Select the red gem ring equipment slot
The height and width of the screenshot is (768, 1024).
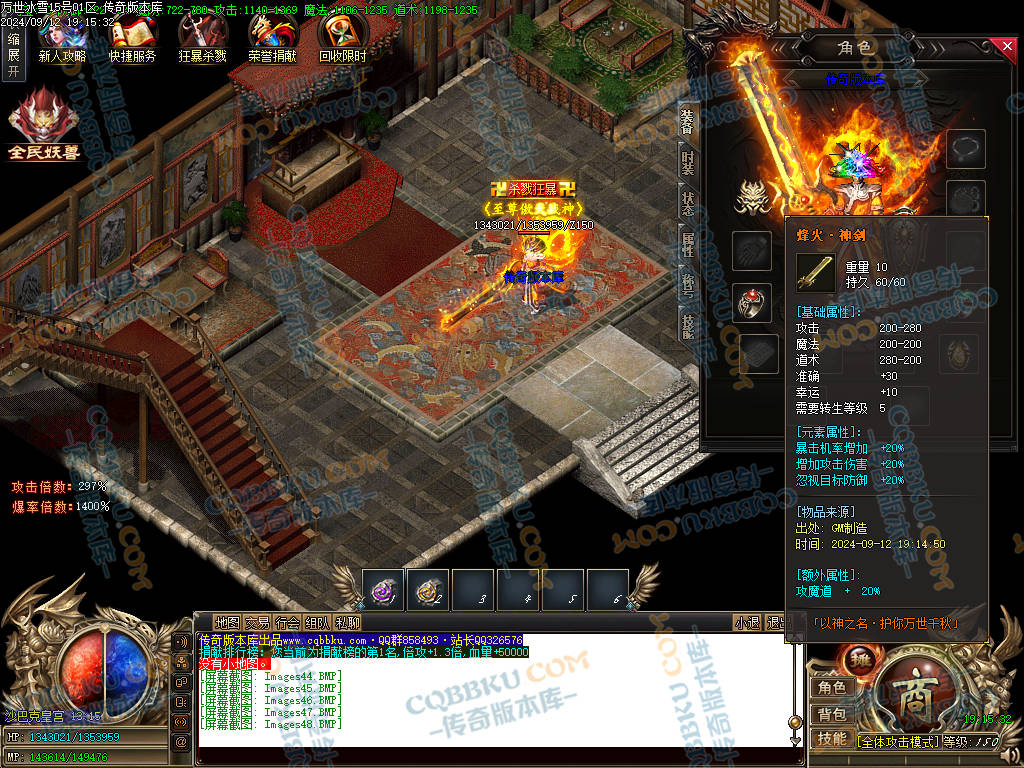752,303
